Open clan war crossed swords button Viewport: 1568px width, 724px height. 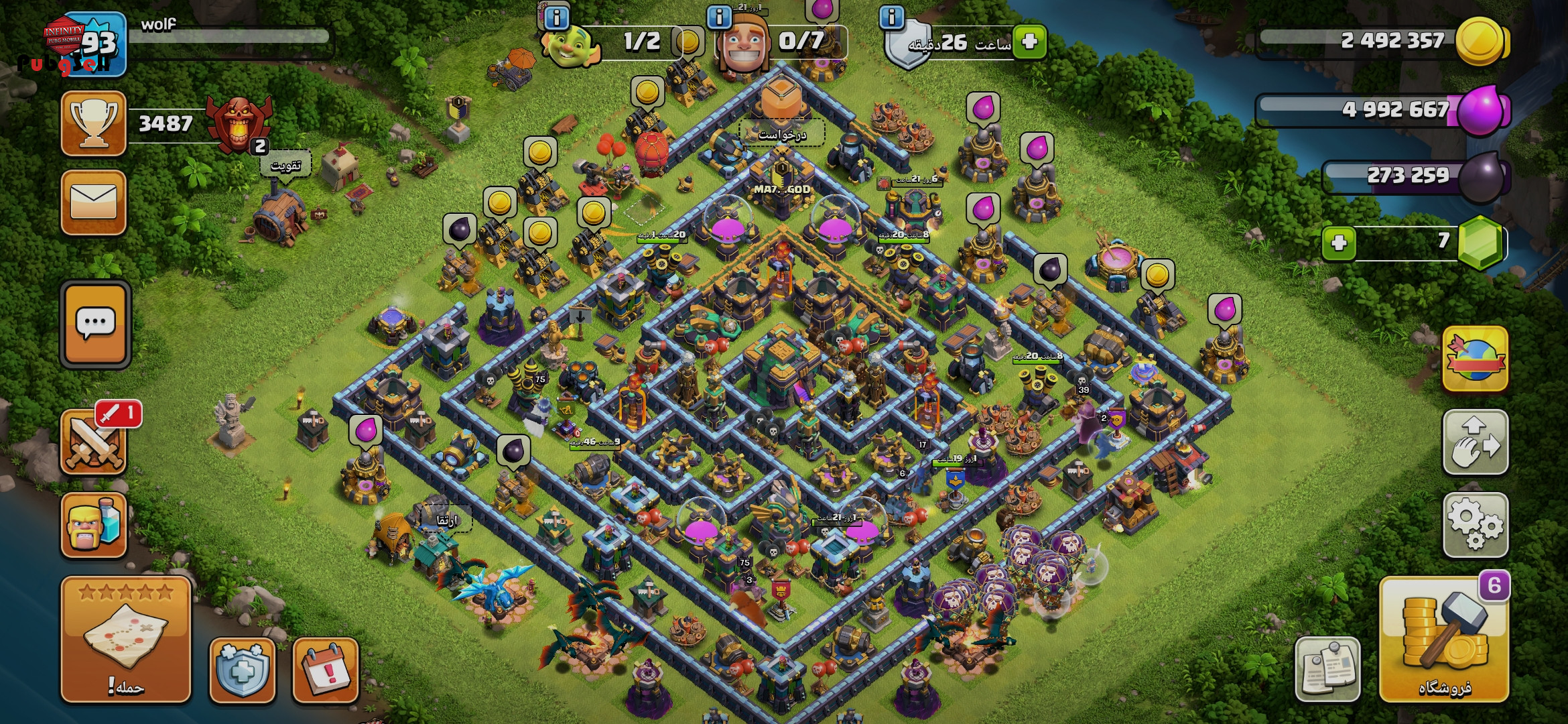point(94,442)
